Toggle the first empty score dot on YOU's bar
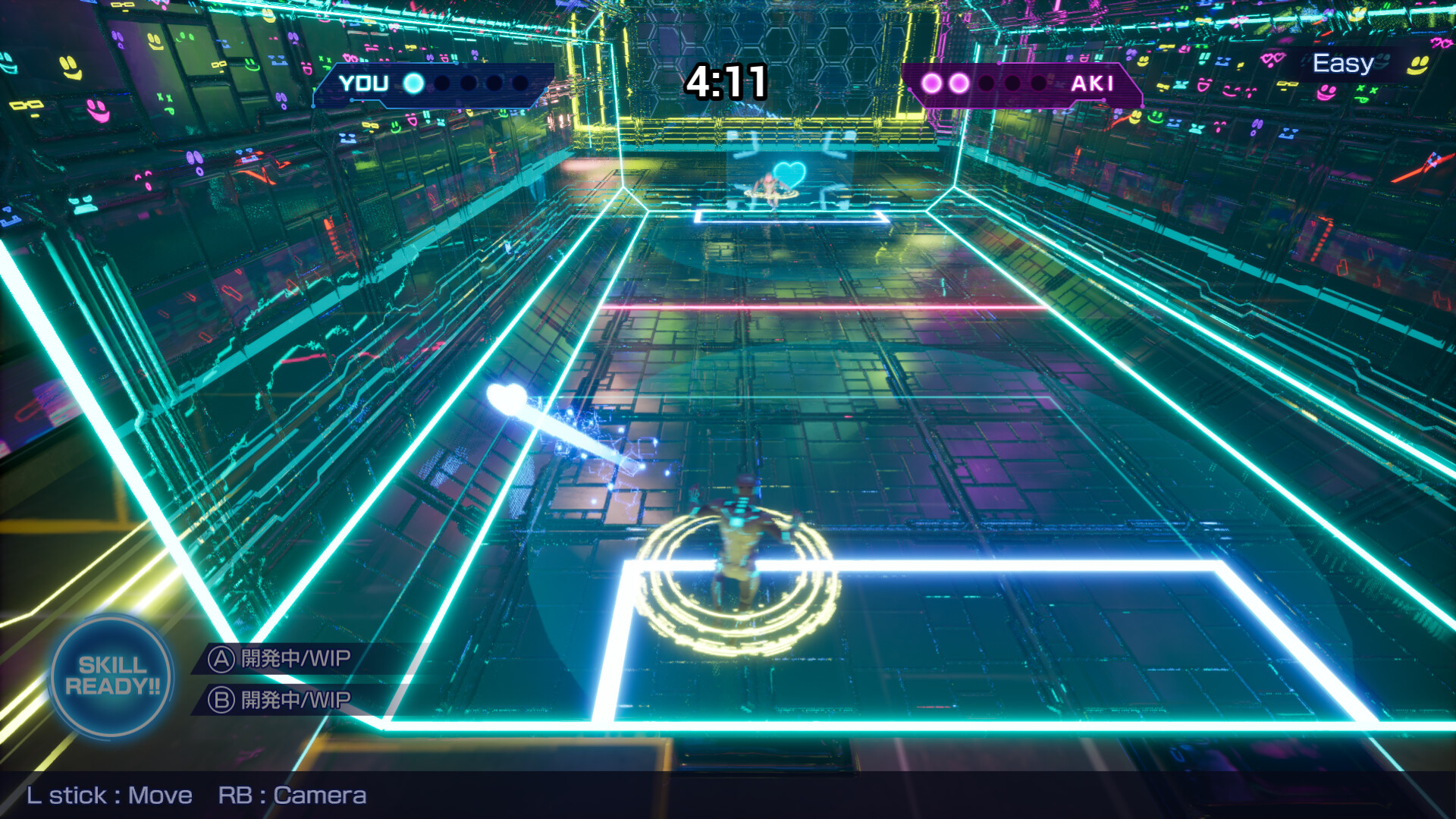The height and width of the screenshot is (819, 1456). (442, 83)
